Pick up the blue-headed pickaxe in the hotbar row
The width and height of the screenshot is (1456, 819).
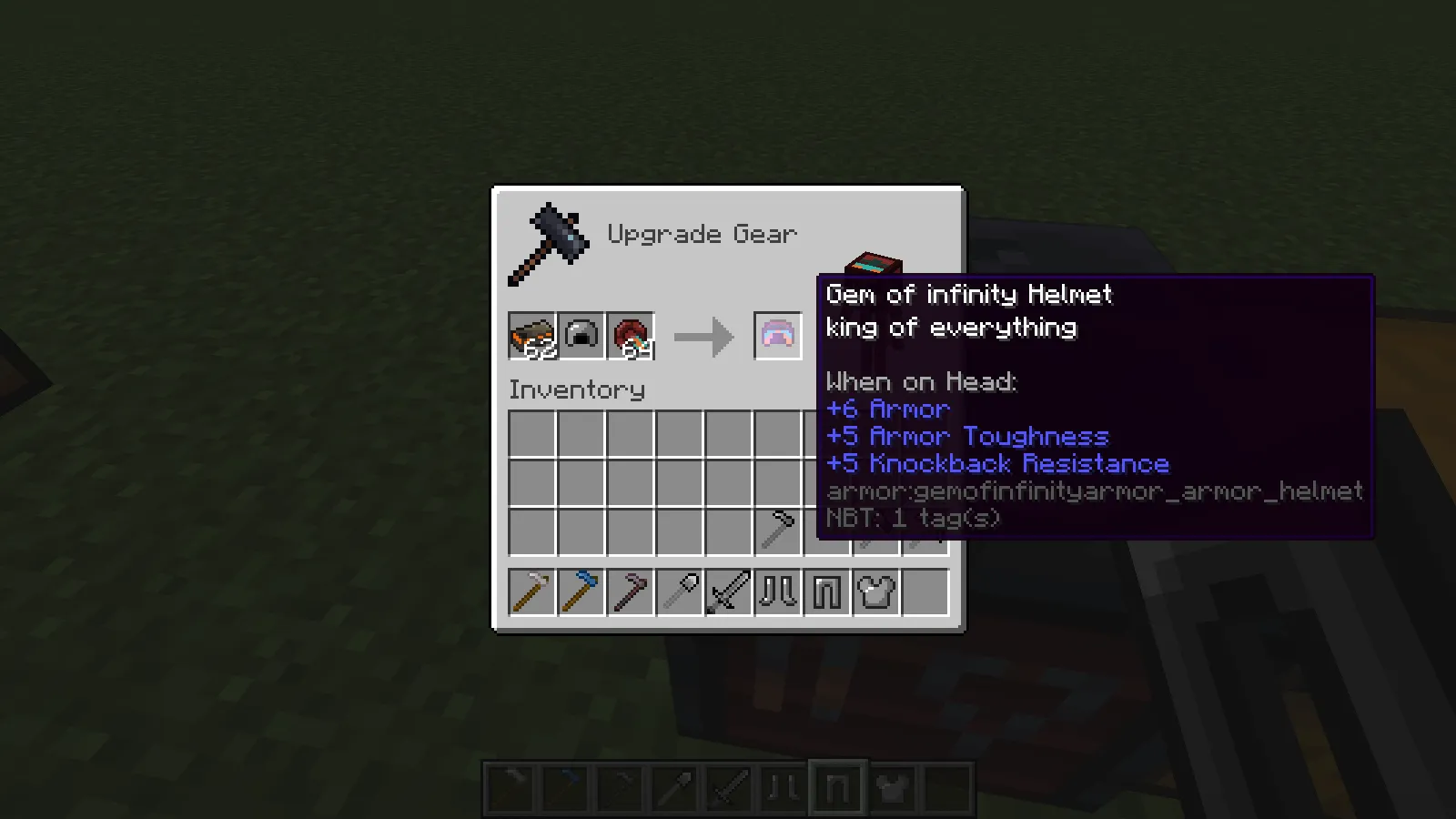tap(581, 591)
